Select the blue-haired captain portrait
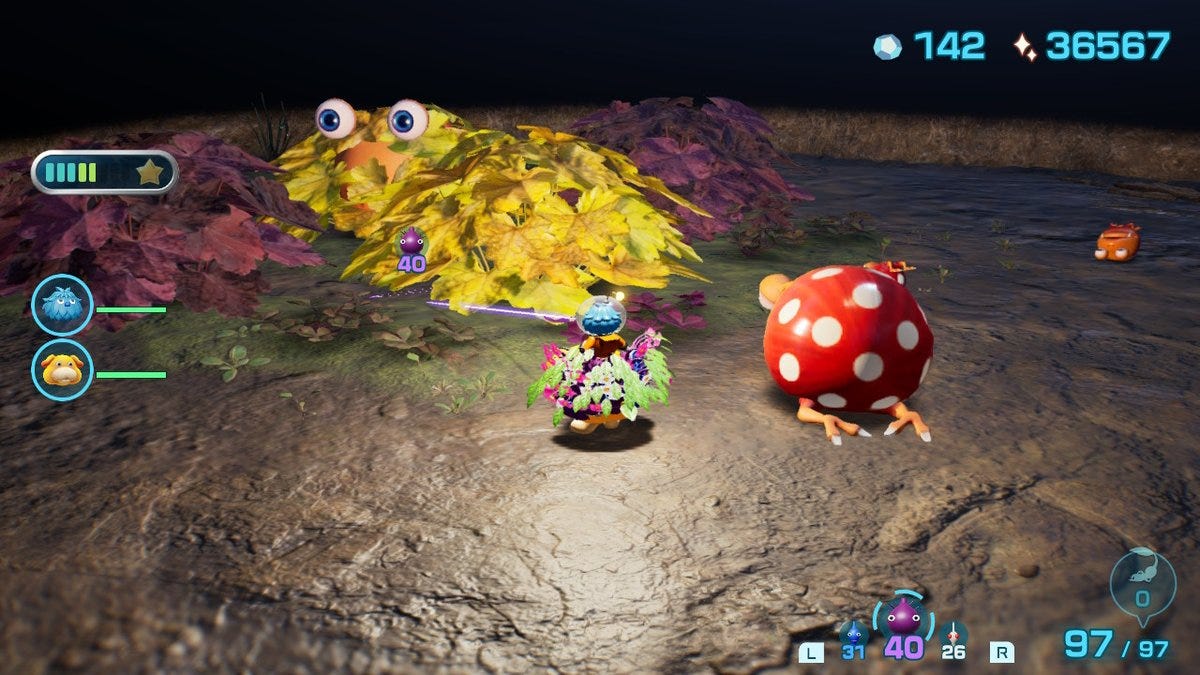Viewport: 1200px width, 675px height. [62, 305]
